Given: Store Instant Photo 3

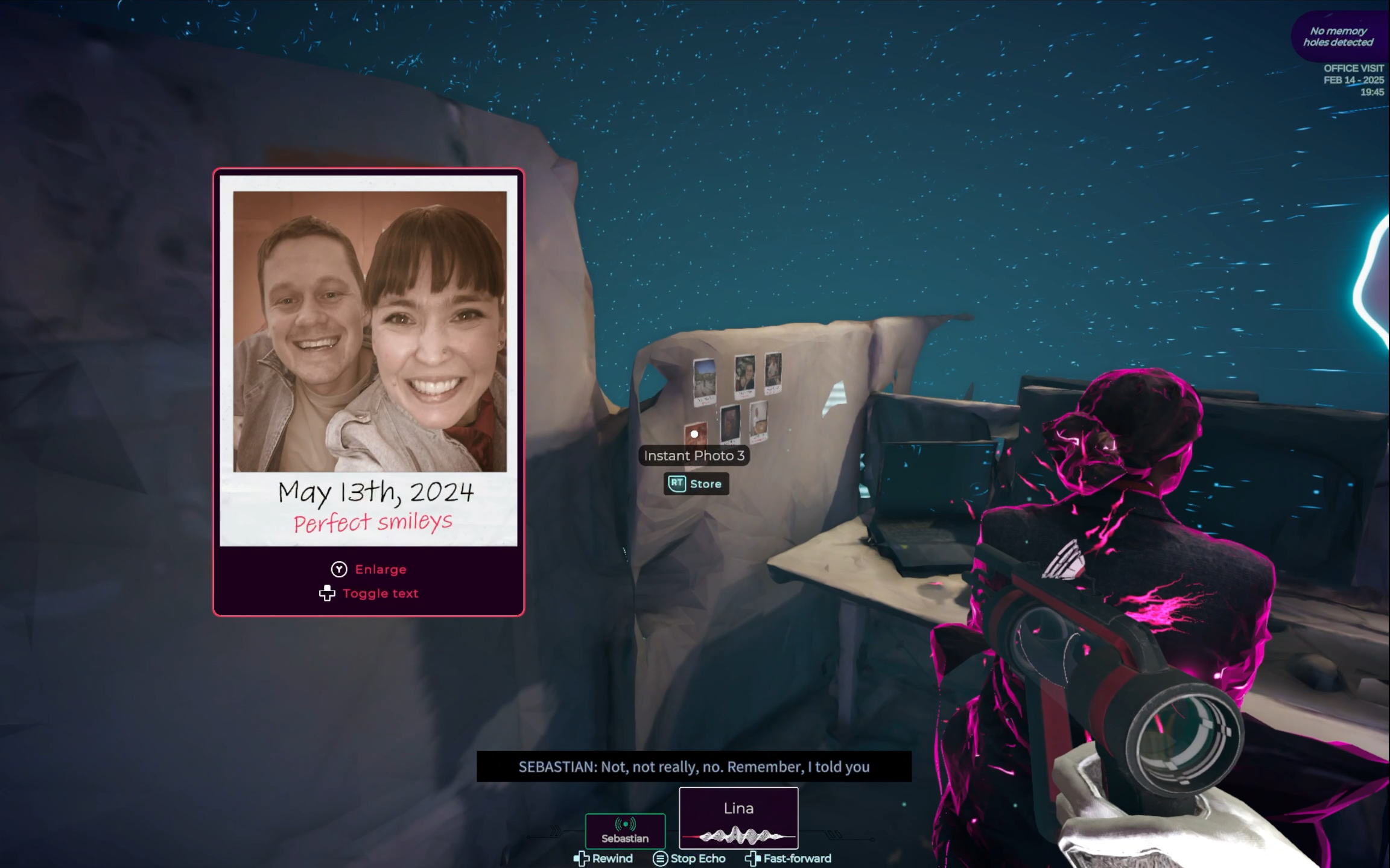Looking at the screenshot, I should 696,484.
